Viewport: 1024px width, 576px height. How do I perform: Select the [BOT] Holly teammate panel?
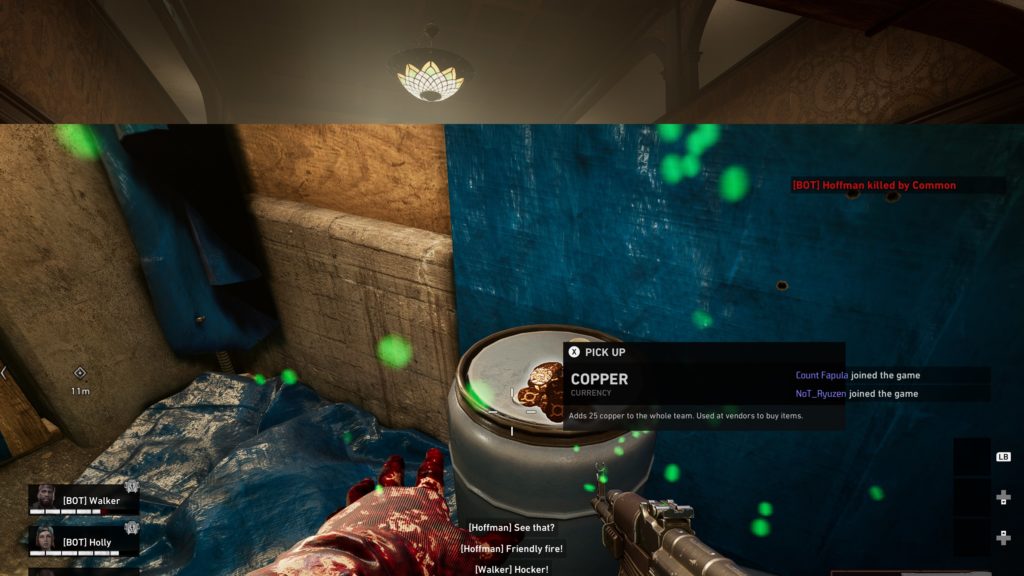(85, 541)
